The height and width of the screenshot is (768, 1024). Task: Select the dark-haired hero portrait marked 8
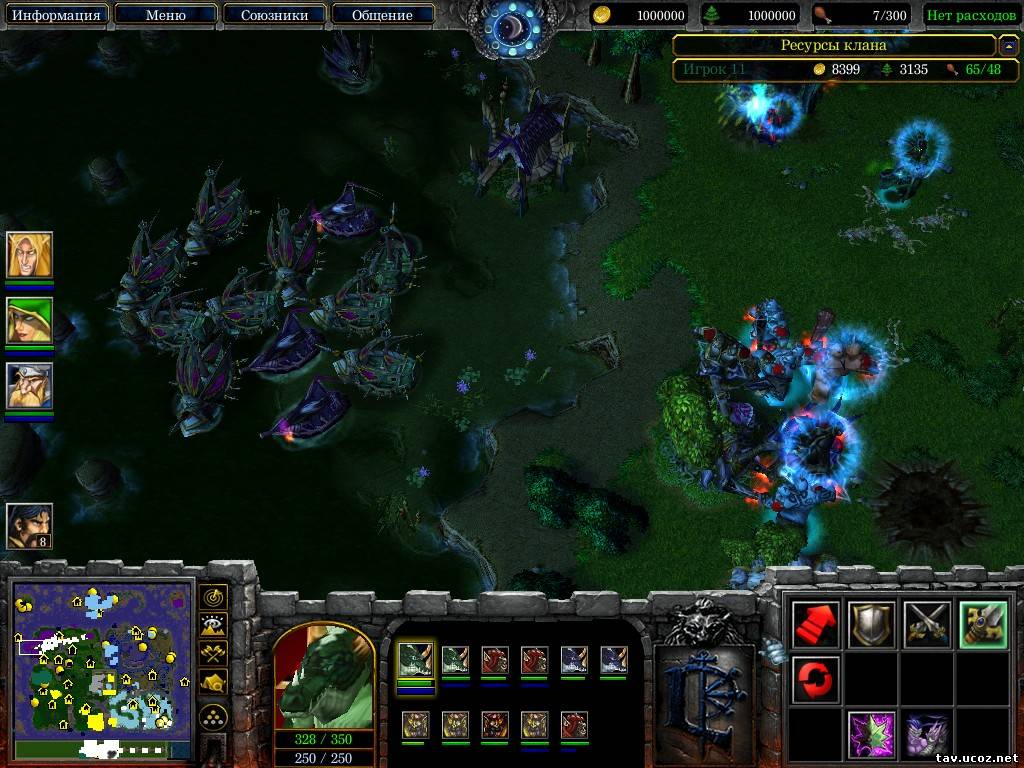point(29,526)
